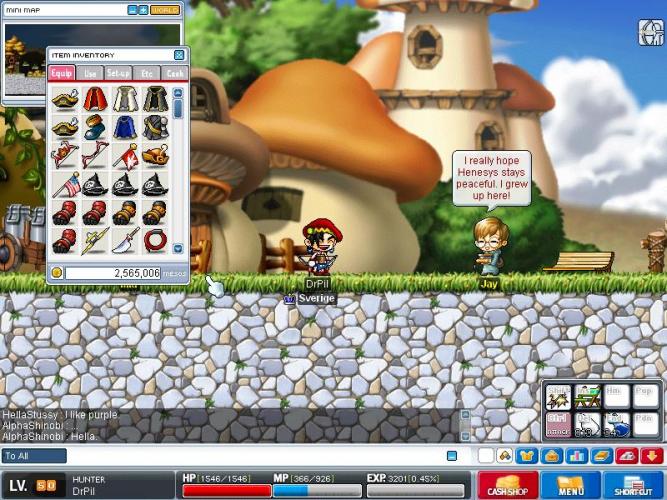The height and width of the screenshot is (500, 667).
Task: Select the red cape in inventory
Action: pos(95,98)
